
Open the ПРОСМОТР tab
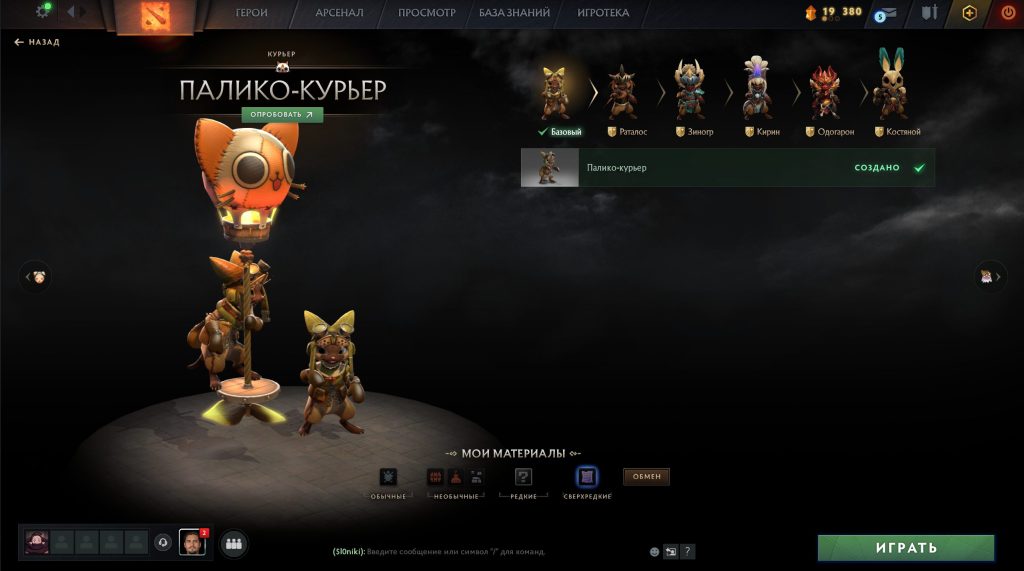426,13
